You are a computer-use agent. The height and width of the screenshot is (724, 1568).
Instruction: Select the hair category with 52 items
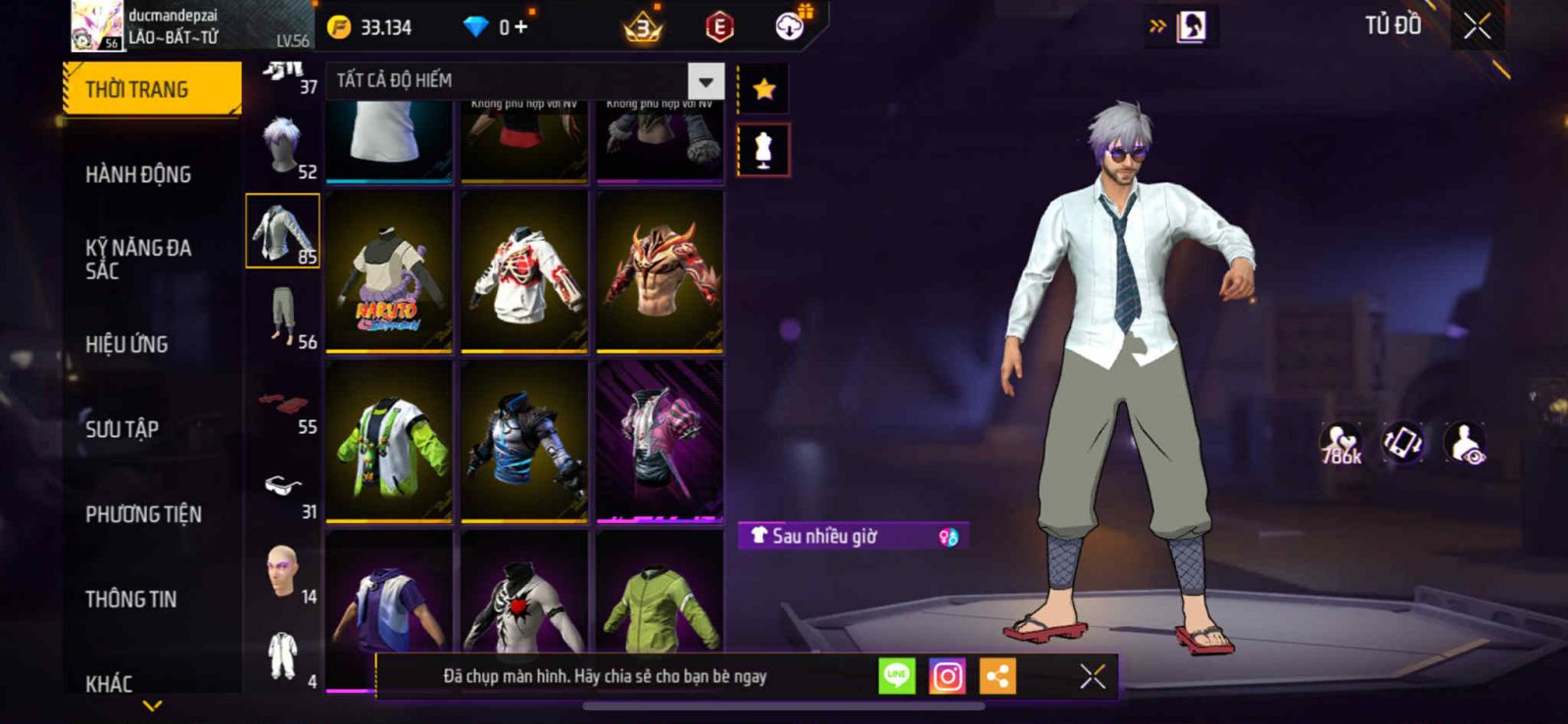283,147
